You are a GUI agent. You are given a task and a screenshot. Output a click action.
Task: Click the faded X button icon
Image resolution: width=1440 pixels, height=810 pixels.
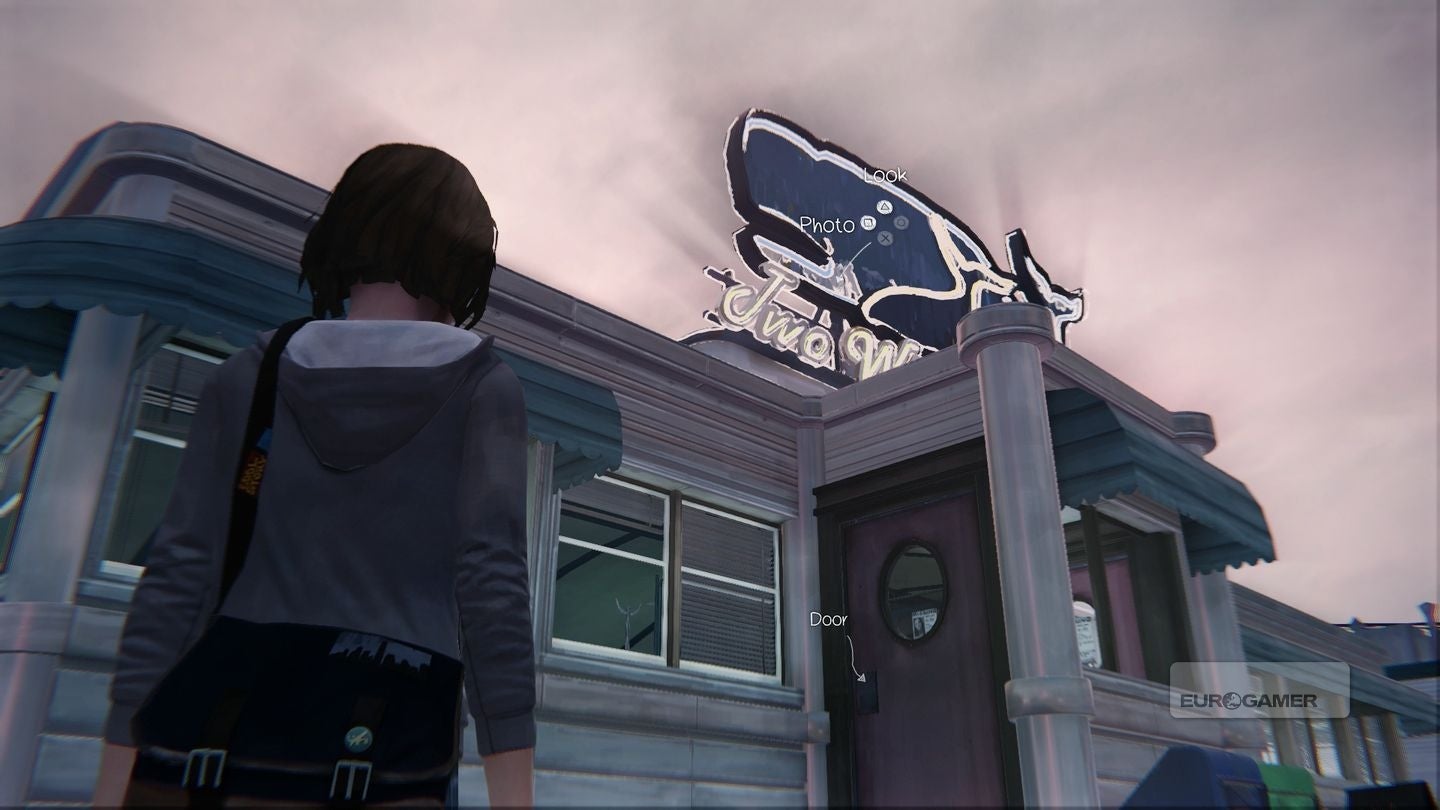point(885,240)
